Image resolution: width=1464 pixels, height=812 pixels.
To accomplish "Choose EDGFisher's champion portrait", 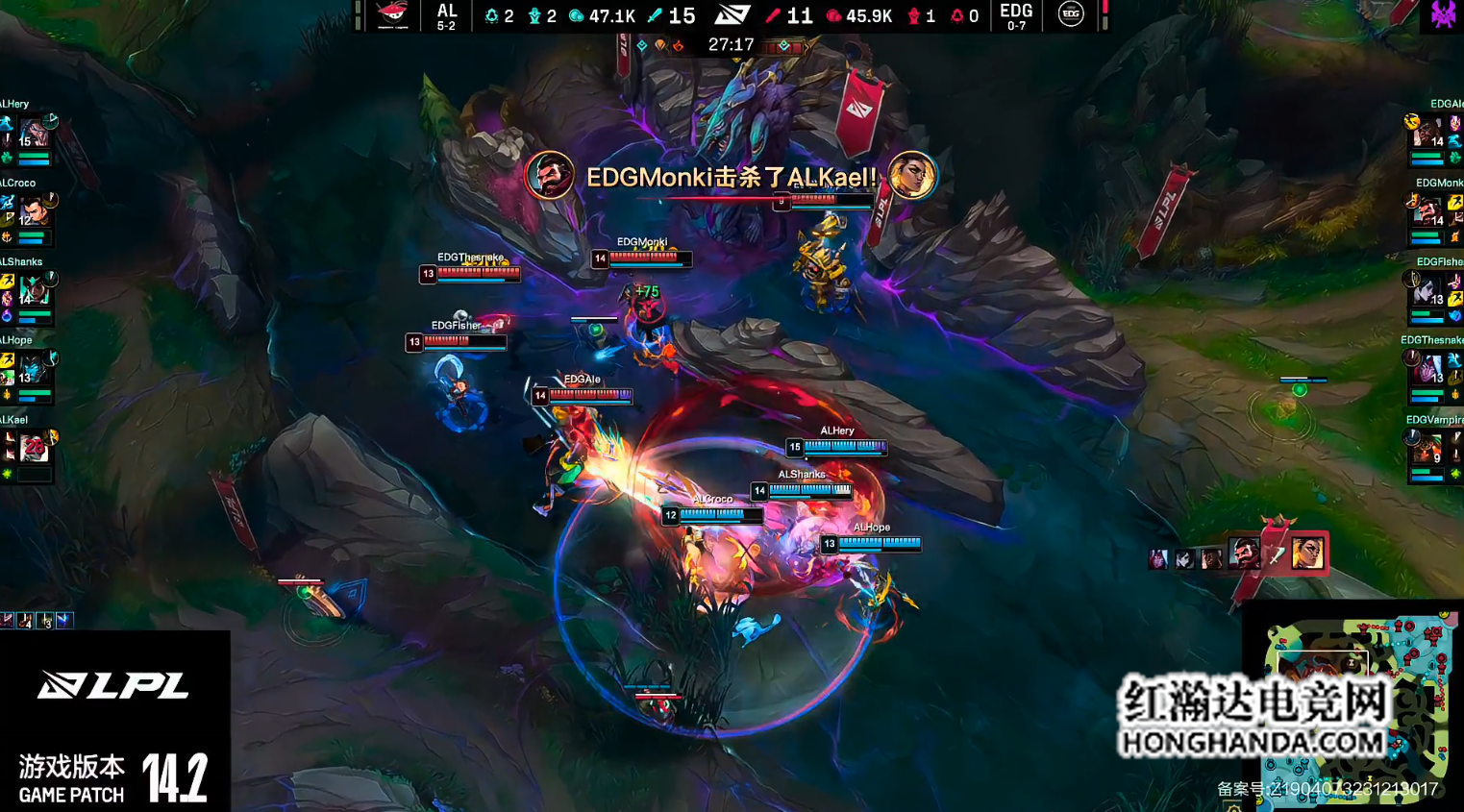I will pos(1428,289).
